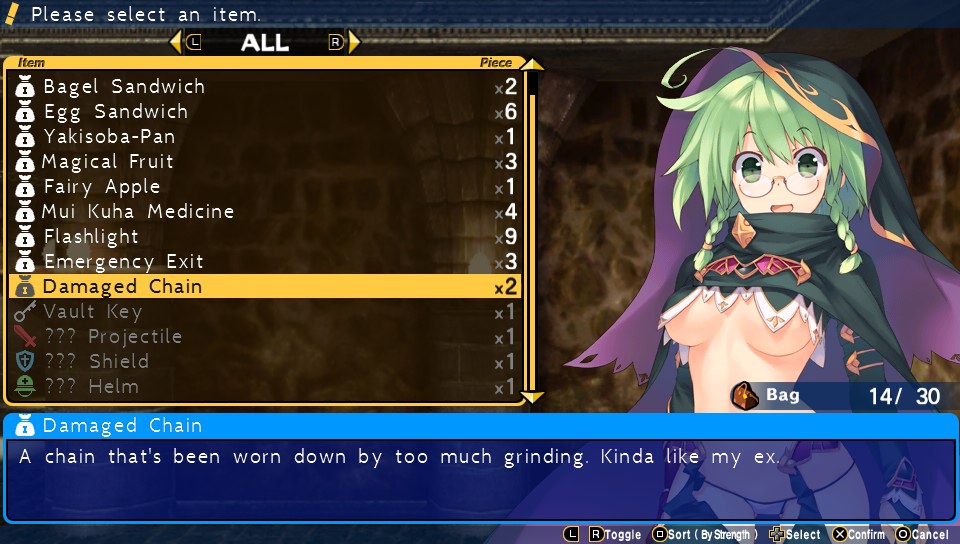Select the ??? Shield item
This screenshot has height=544, width=960.
click(96, 362)
